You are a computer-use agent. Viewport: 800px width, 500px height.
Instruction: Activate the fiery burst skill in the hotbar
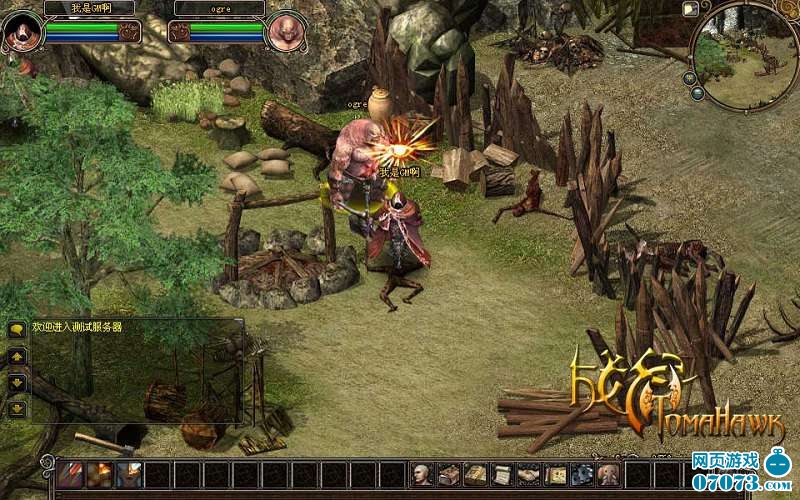100,474
